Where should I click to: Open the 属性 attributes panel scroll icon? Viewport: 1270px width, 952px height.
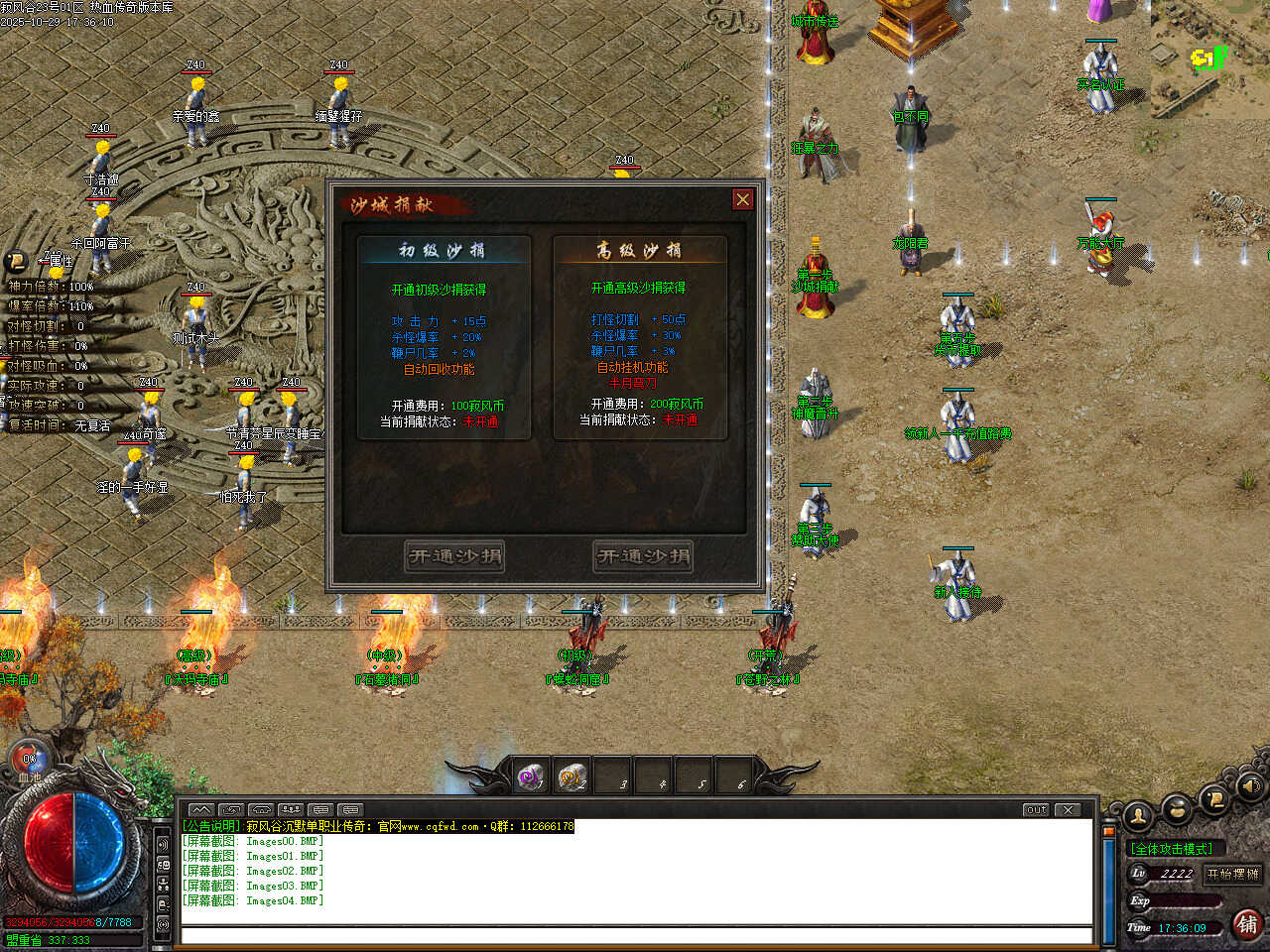click(x=16, y=261)
